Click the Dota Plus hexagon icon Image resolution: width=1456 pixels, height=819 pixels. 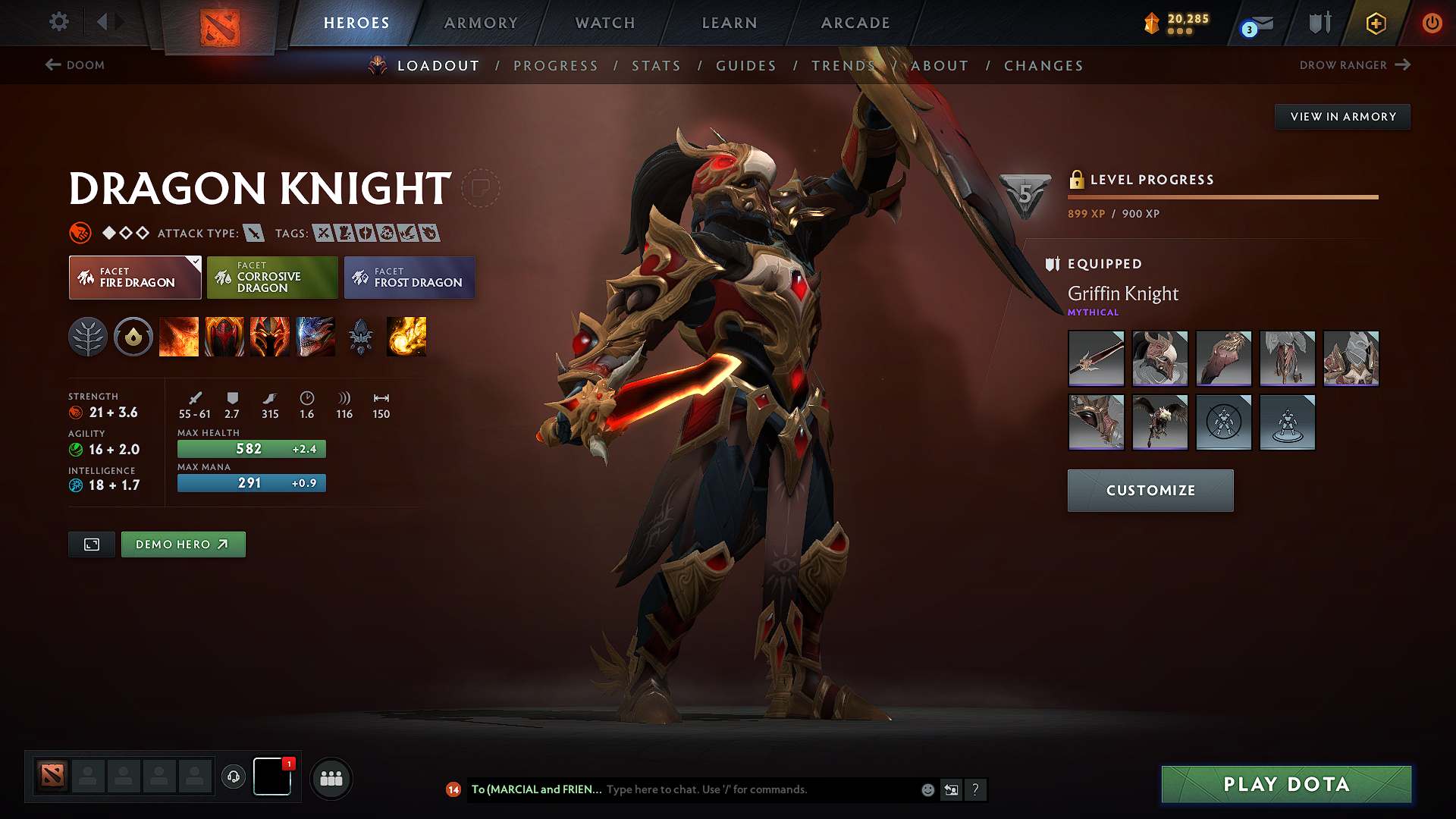(x=1375, y=23)
